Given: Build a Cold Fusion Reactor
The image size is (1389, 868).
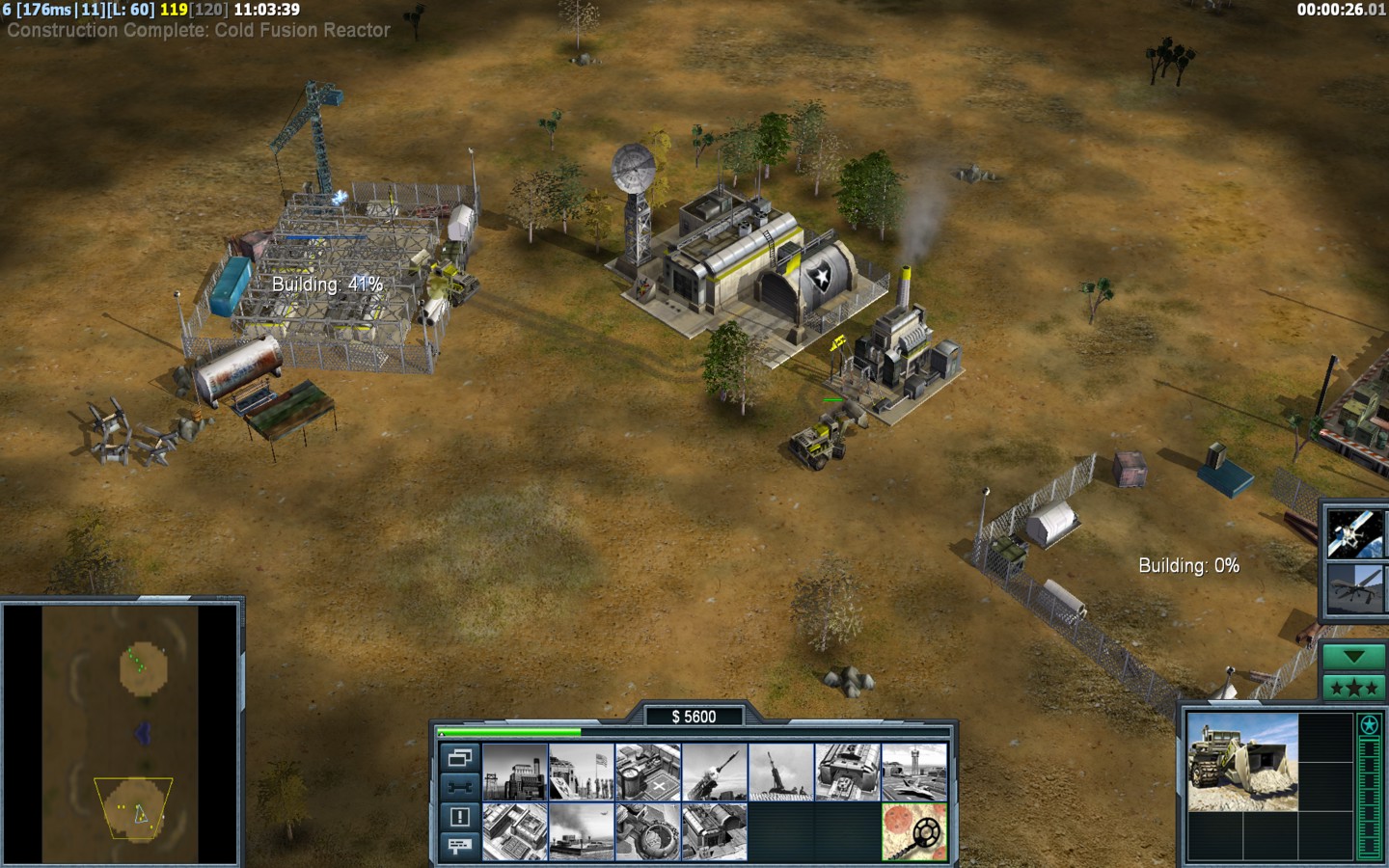Looking at the screenshot, I should point(515,772).
